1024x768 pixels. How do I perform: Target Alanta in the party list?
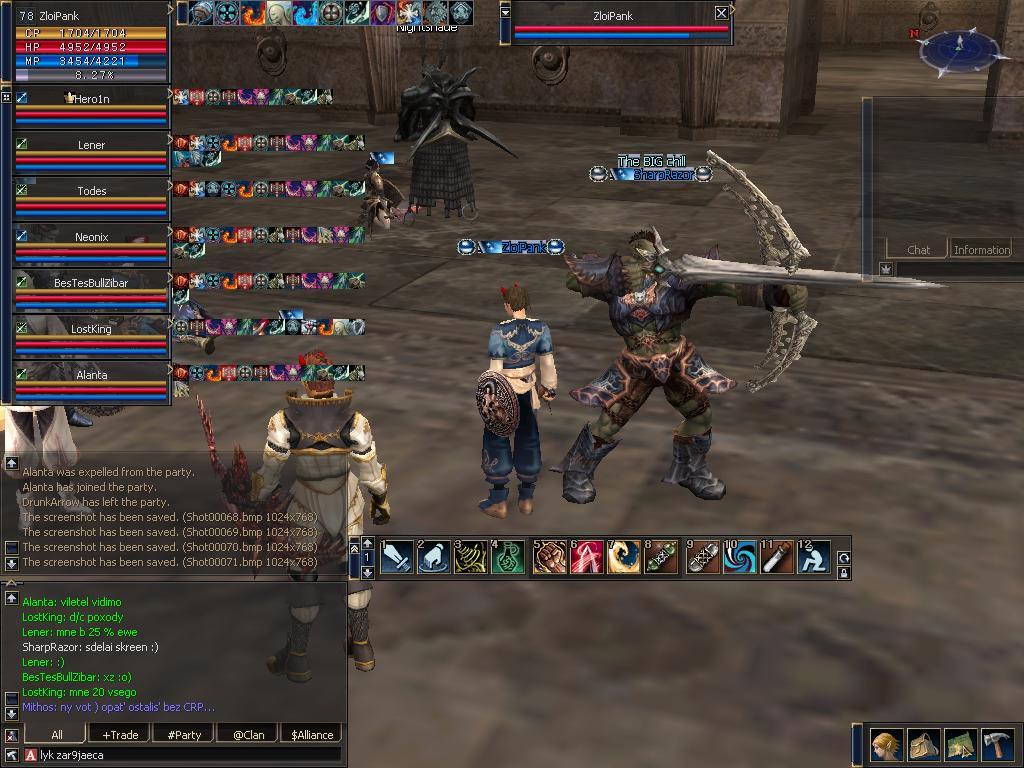(x=91, y=375)
